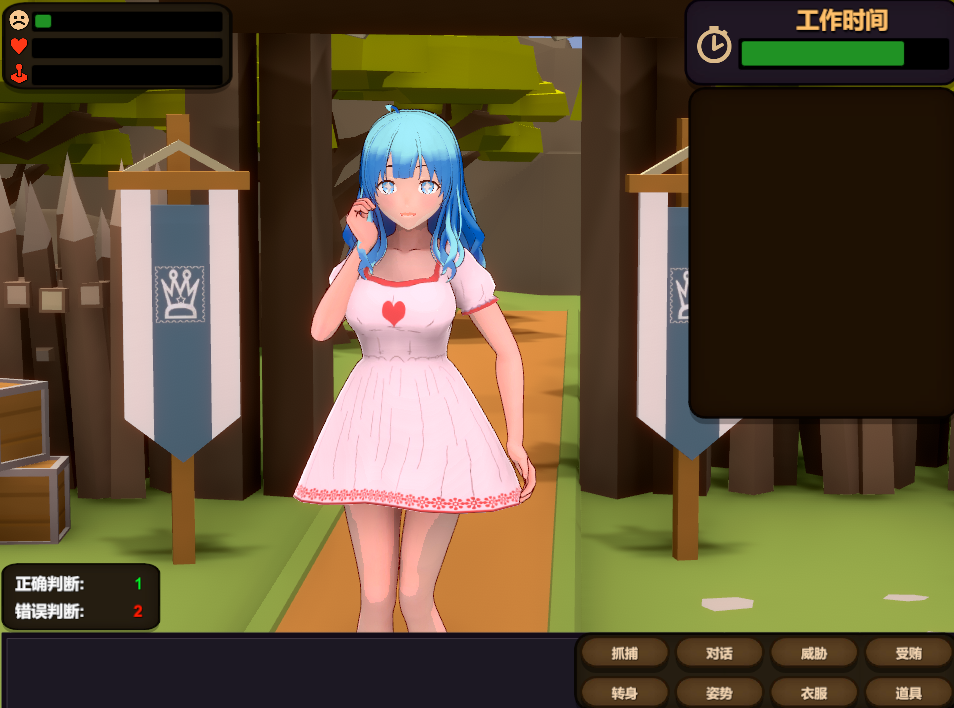Choose the 威胁 (threaten) action
The image size is (954, 708).
813,654
